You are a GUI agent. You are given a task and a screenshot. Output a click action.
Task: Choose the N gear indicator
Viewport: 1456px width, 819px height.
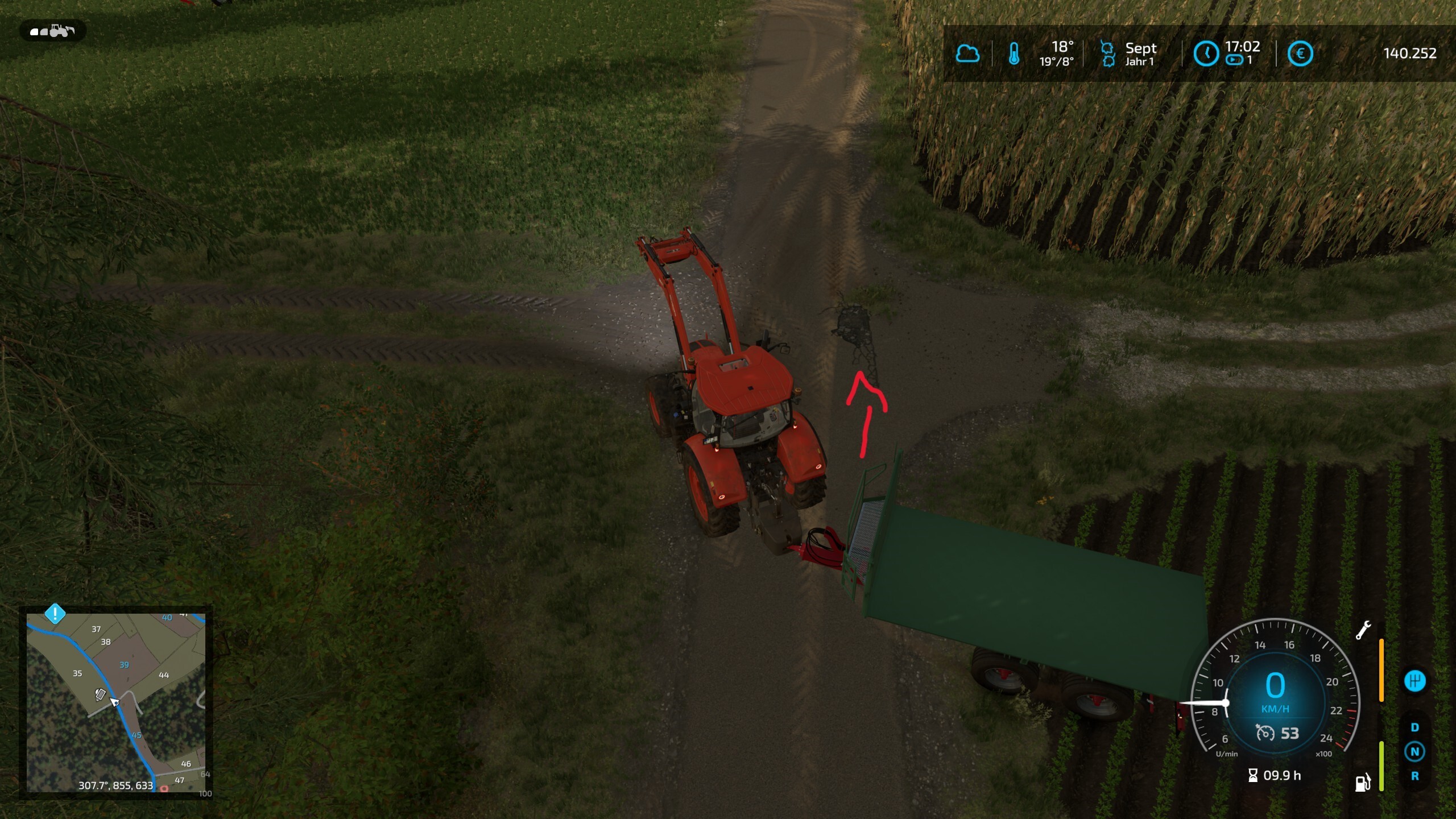(x=1414, y=752)
